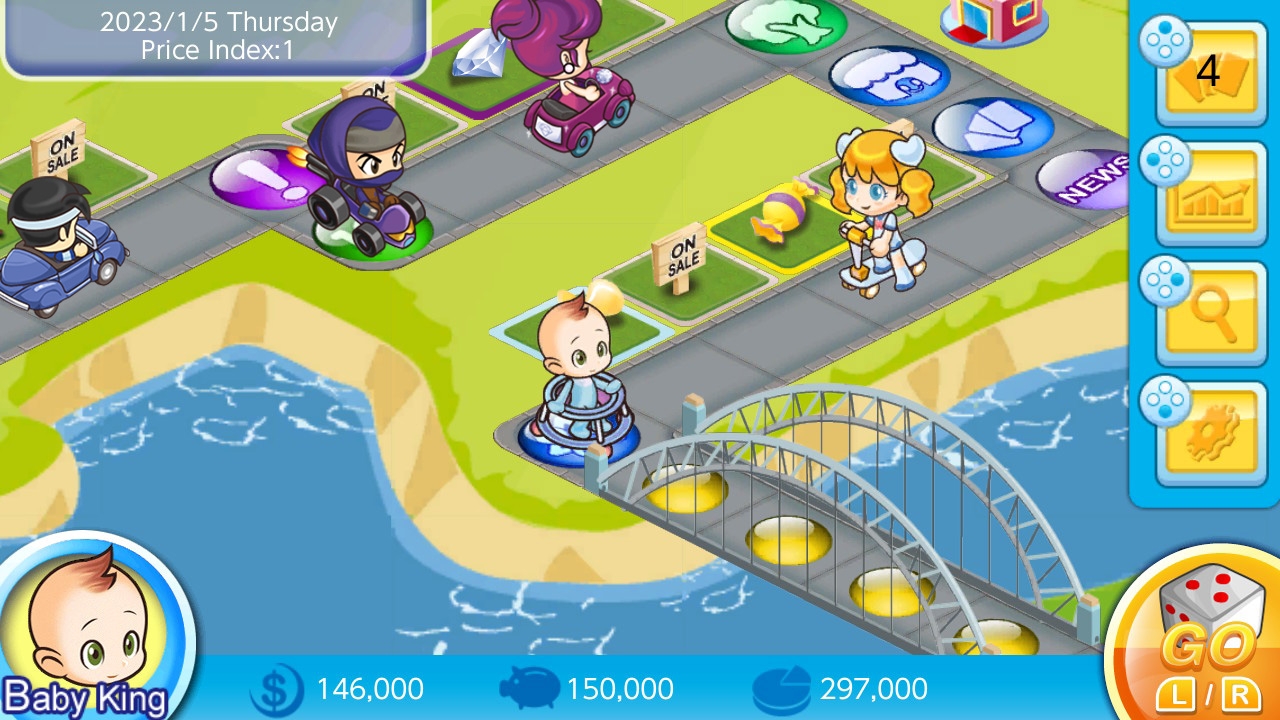Click the Price Index date banner

pos(213,35)
